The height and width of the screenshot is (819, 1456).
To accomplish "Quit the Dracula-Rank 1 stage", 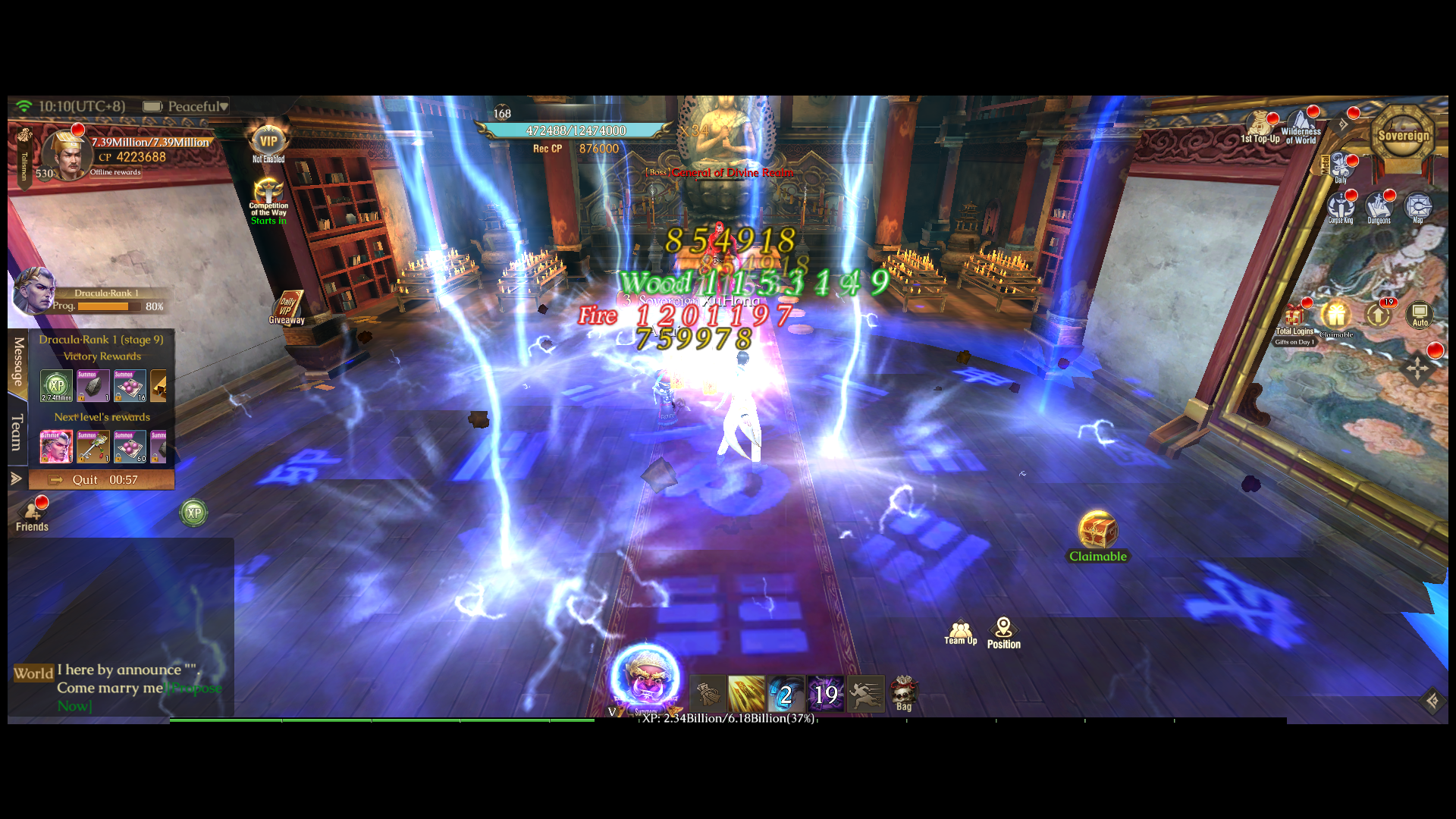I will pos(86,479).
